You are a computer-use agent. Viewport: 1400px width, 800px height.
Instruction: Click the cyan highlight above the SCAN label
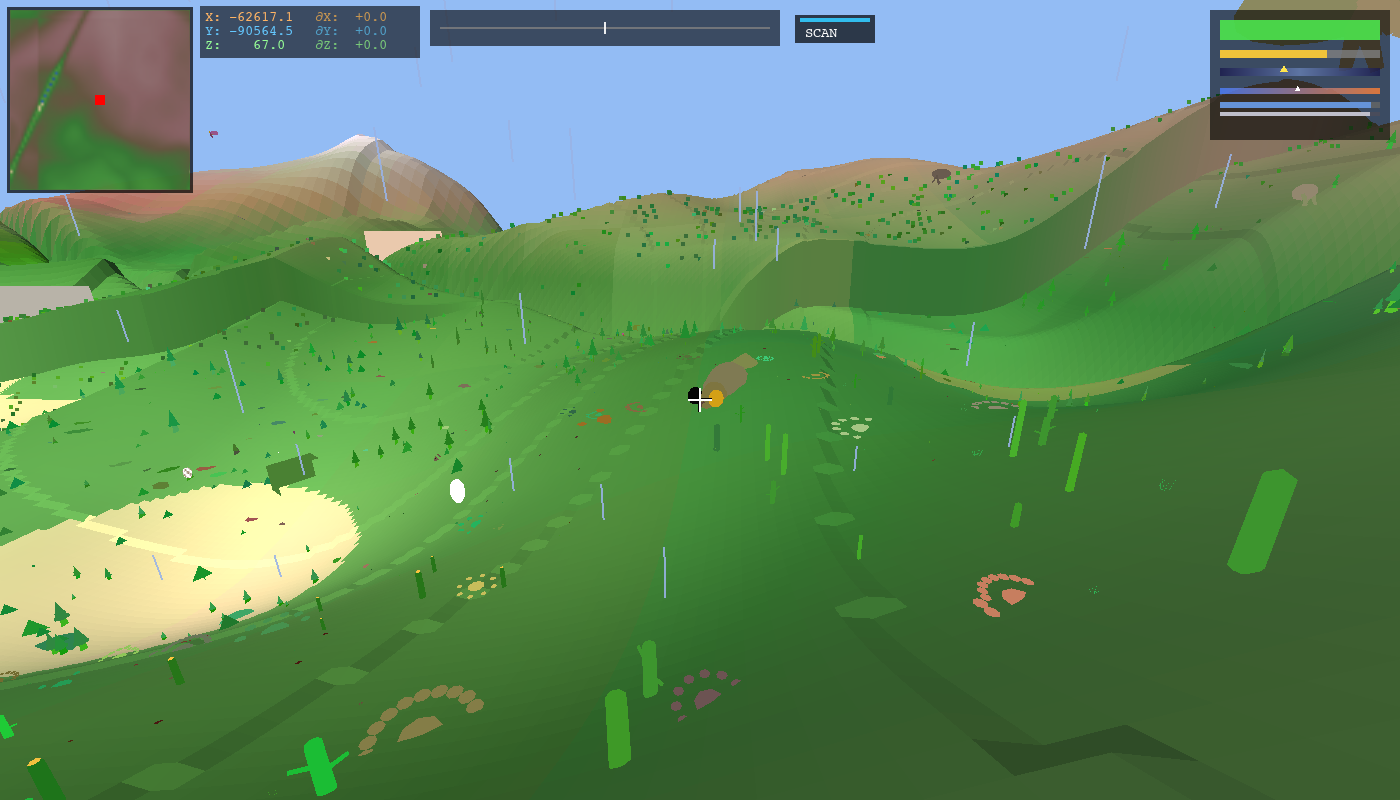(x=833, y=18)
